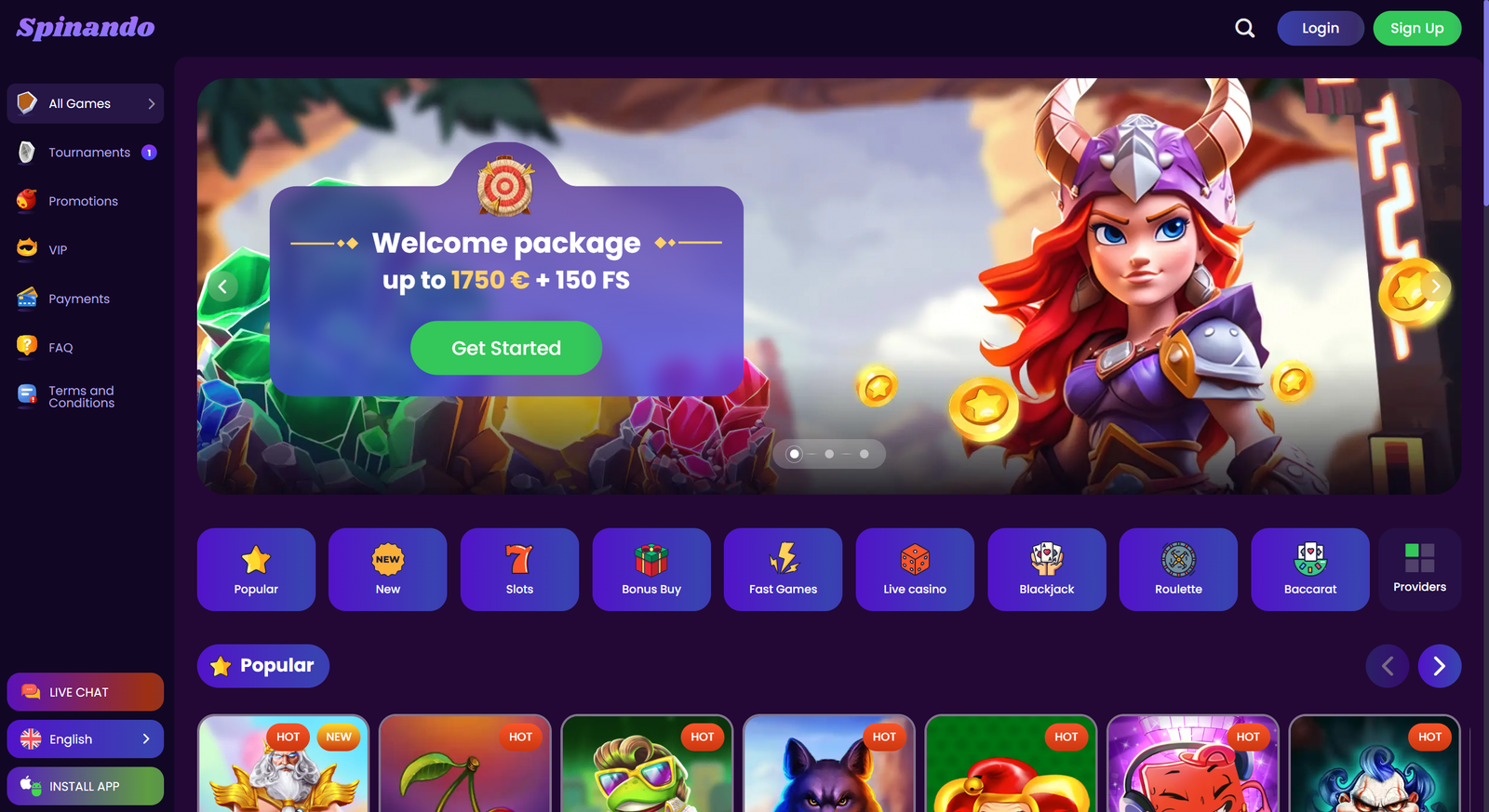Screen dimensions: 1489x812
Task: Open LIVE CHAT support
Action: pyautogui.click(x=85, y=691)
